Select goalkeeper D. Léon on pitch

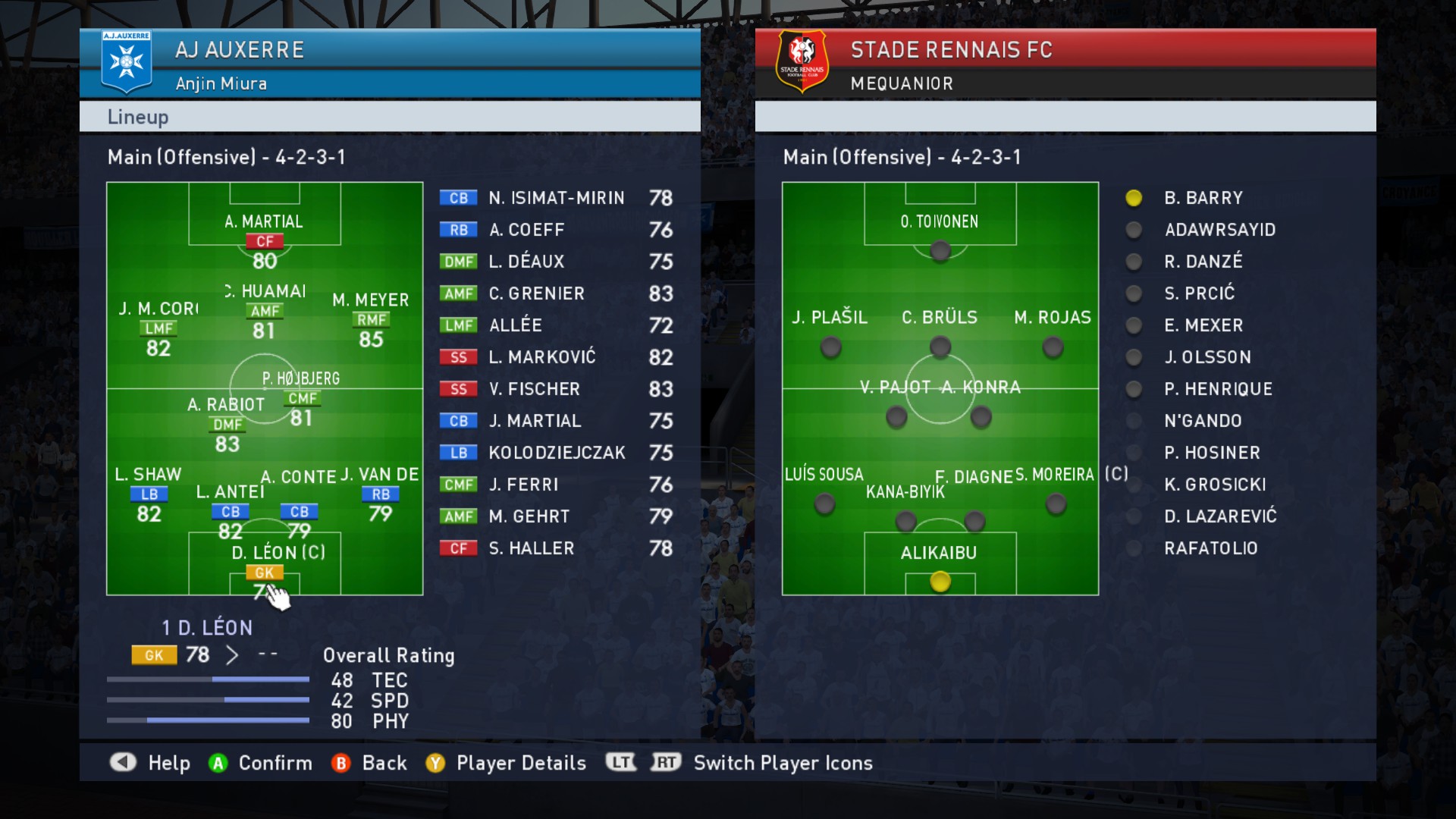coord(264,573)
